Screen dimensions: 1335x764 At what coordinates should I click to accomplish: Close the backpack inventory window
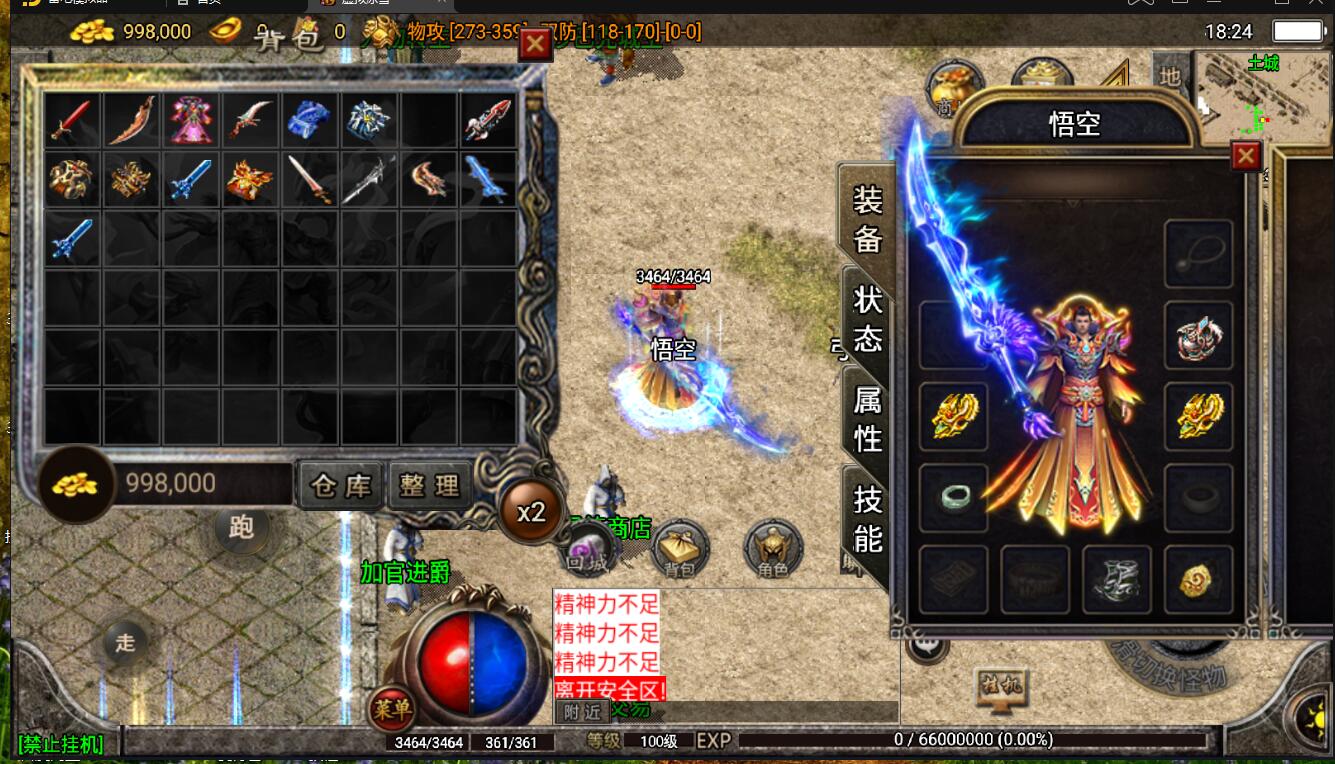pos(535,44)
